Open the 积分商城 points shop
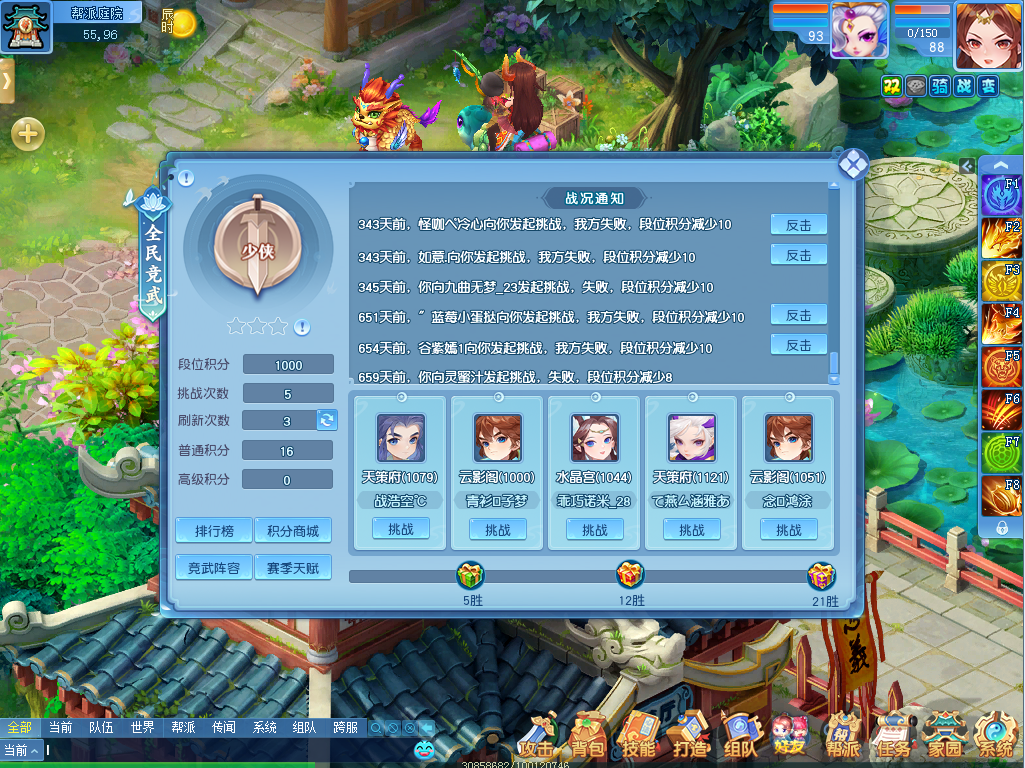This screenshot has width=1025, height=768. [x=292, y=530]
